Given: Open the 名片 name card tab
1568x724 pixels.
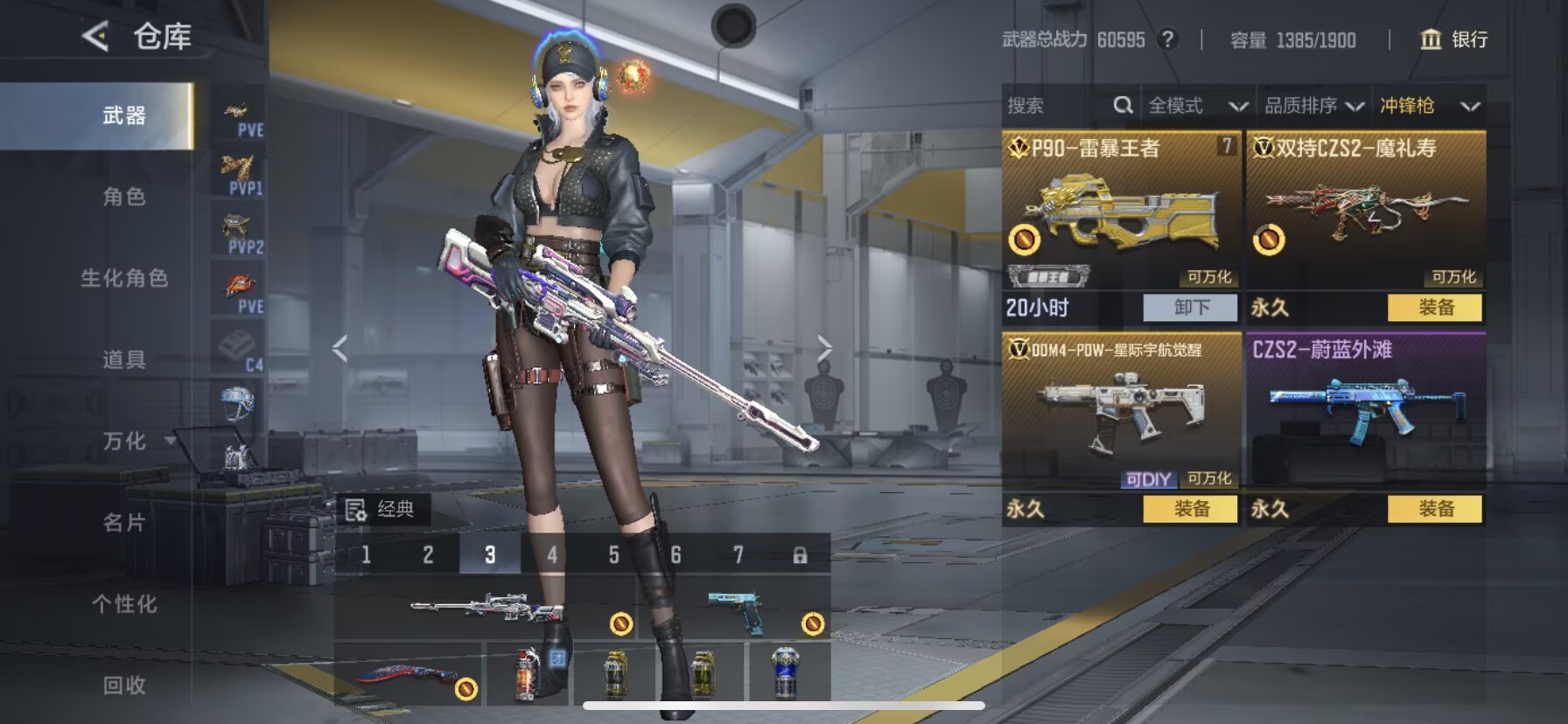Looking at the screenshot, I should coord(124,522).
